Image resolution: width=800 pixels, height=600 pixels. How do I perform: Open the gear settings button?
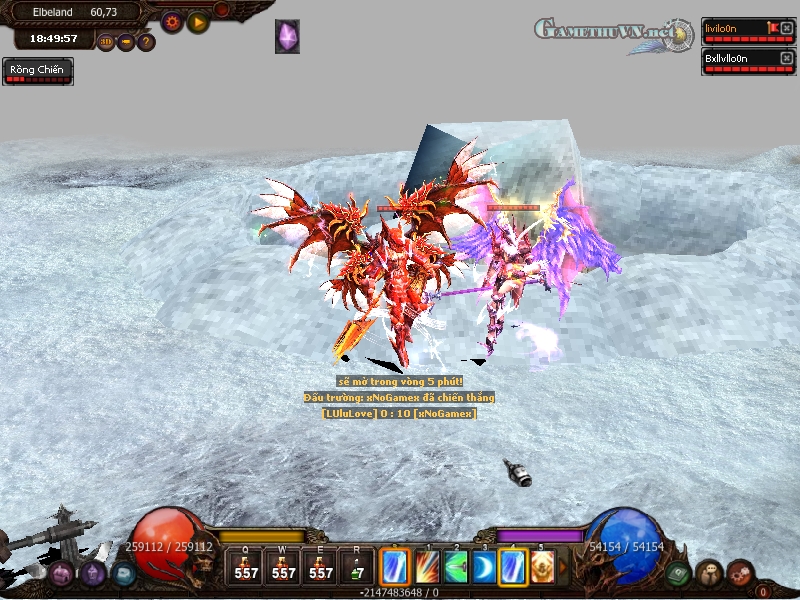click(x=172, y=20)
